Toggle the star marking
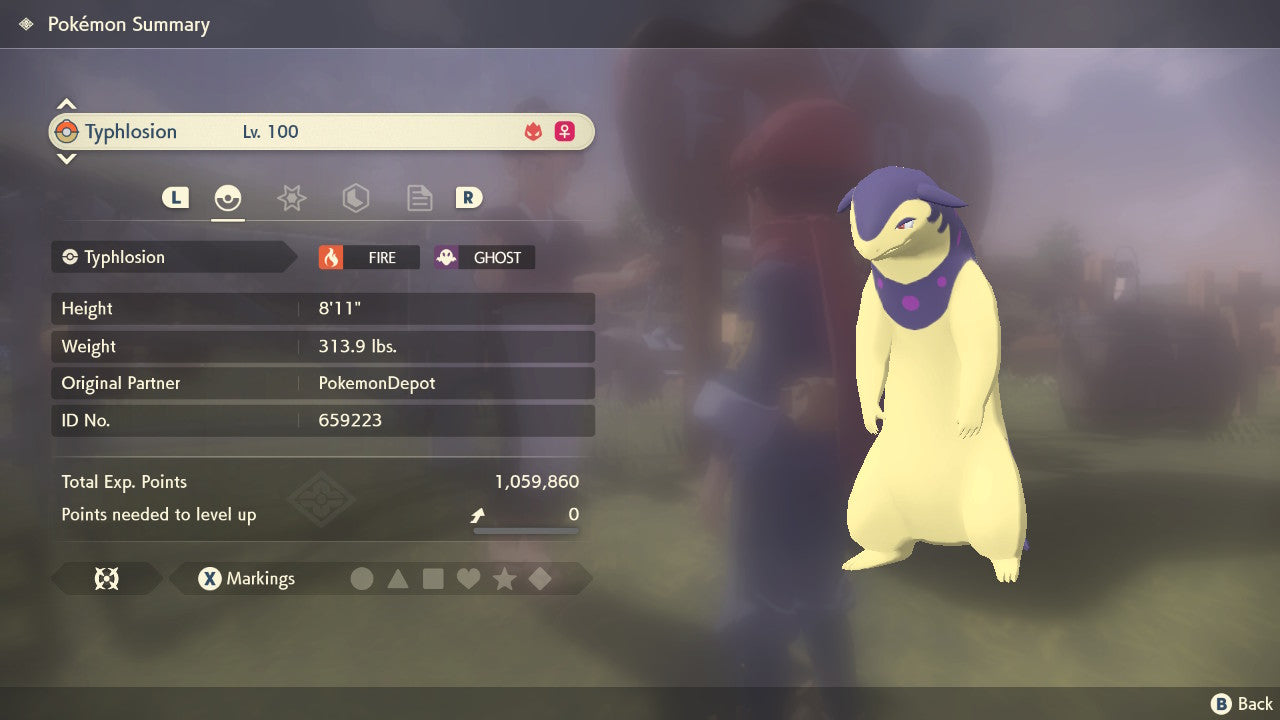 [x=504, y=578]
